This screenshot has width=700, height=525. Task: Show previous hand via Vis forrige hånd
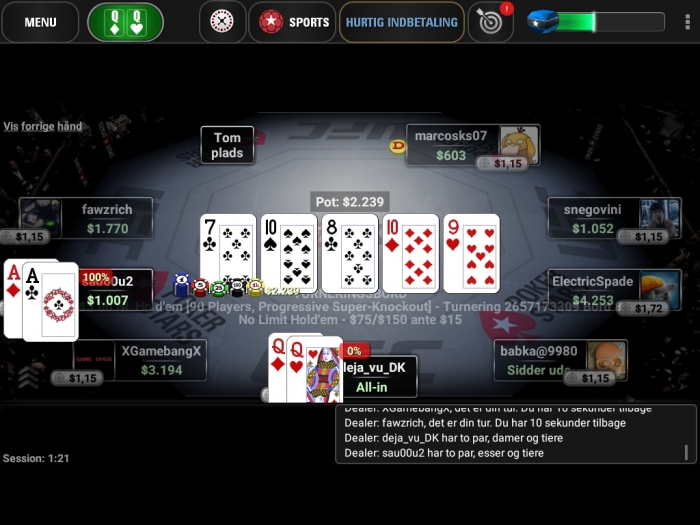pyautogui.click(x=43, y=126)
